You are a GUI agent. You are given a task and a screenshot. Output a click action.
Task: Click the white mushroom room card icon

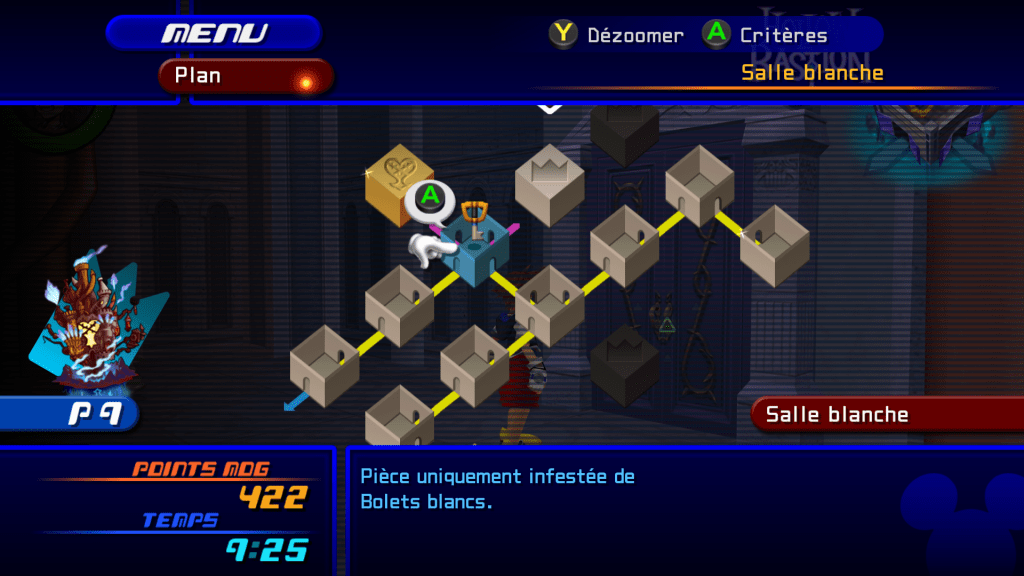pos(90,324)
